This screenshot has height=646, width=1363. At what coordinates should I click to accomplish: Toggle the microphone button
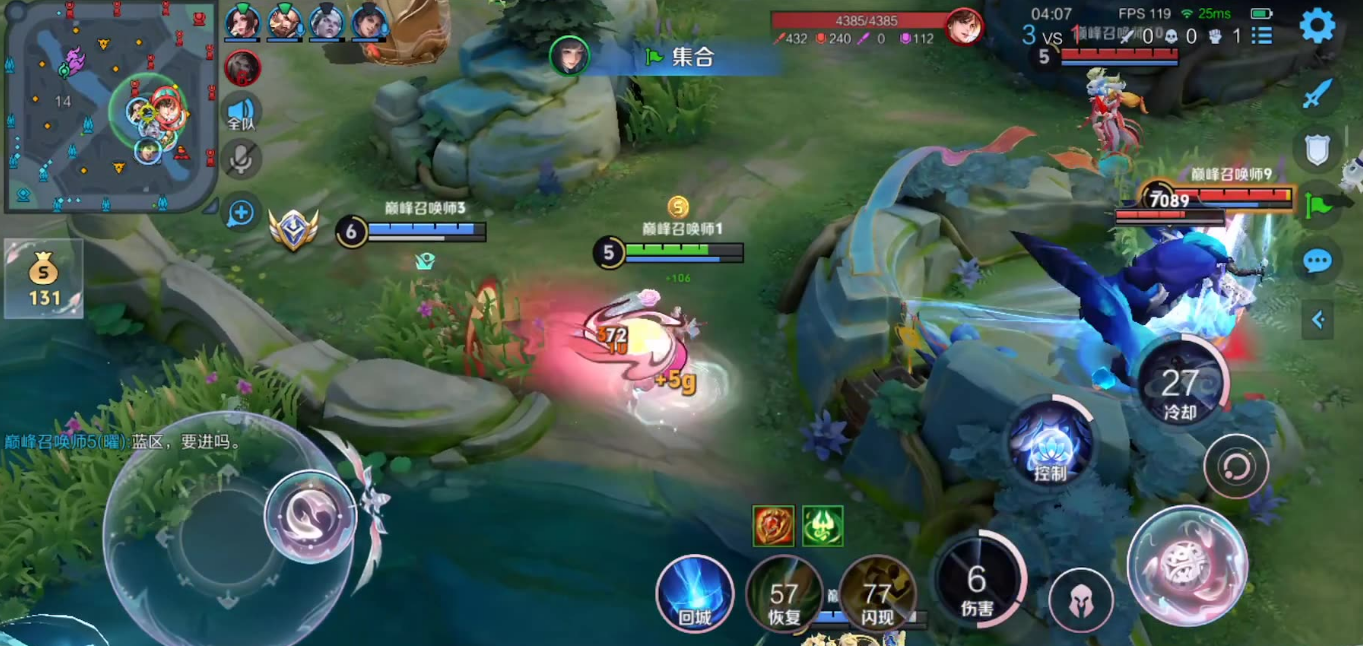click(x=241, y=158)
